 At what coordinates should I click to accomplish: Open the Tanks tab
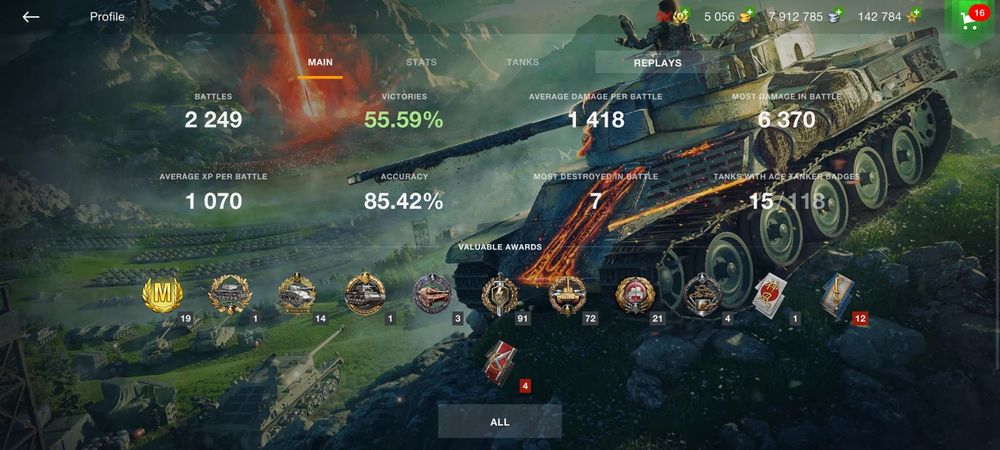coord(522,62)
